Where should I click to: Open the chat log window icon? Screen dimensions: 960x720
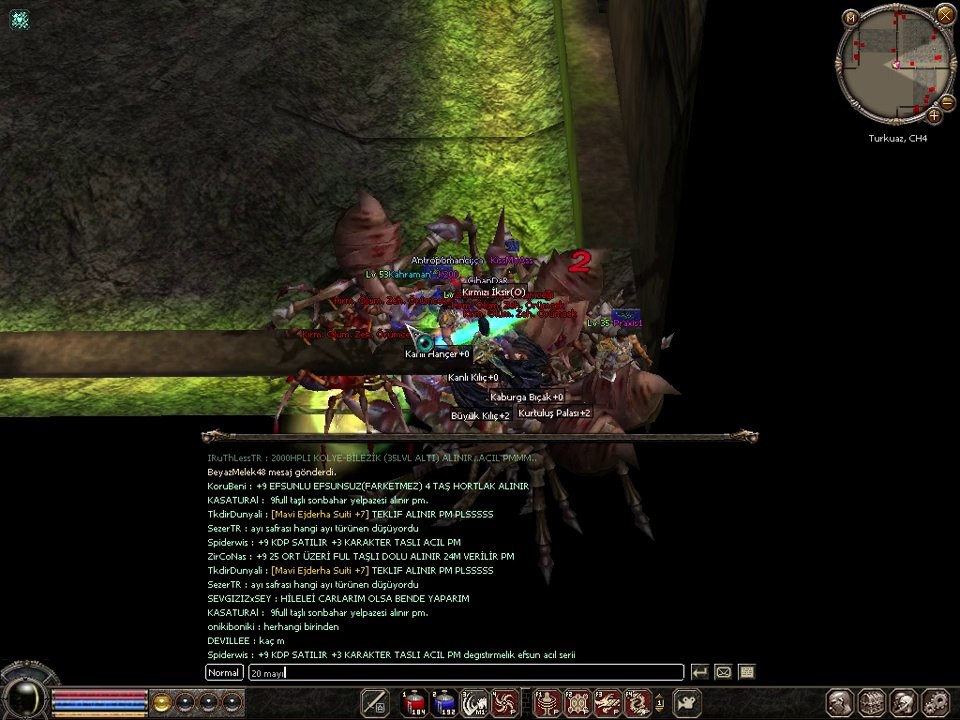click(746, 673)
